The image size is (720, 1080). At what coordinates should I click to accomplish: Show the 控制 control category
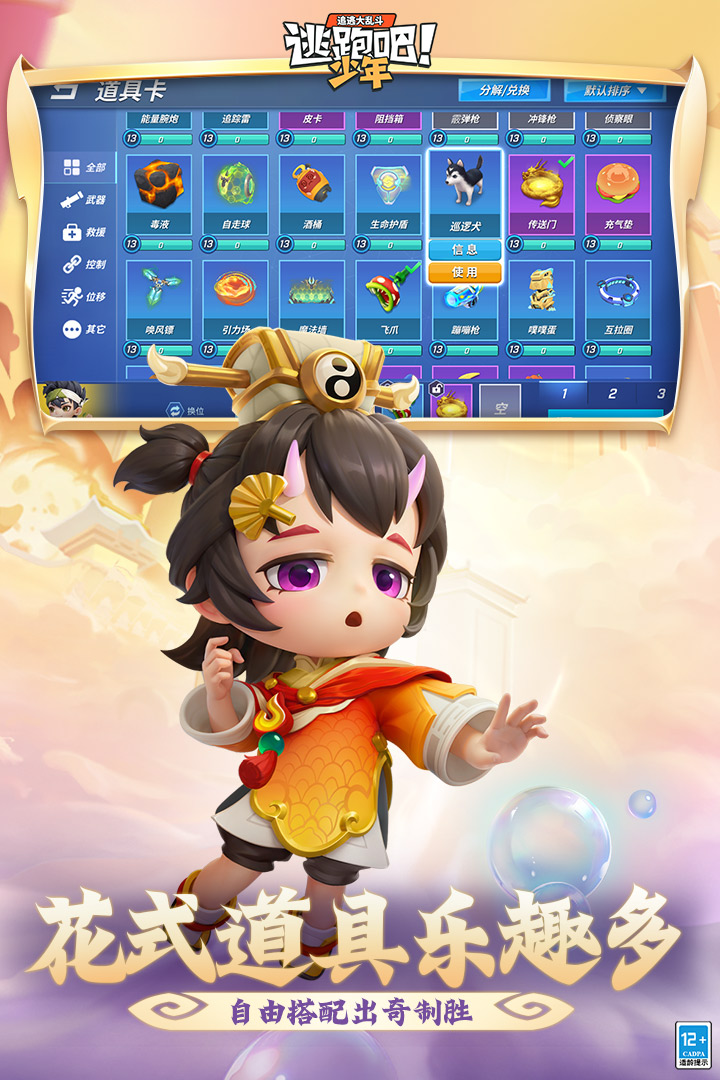point(84,264)
